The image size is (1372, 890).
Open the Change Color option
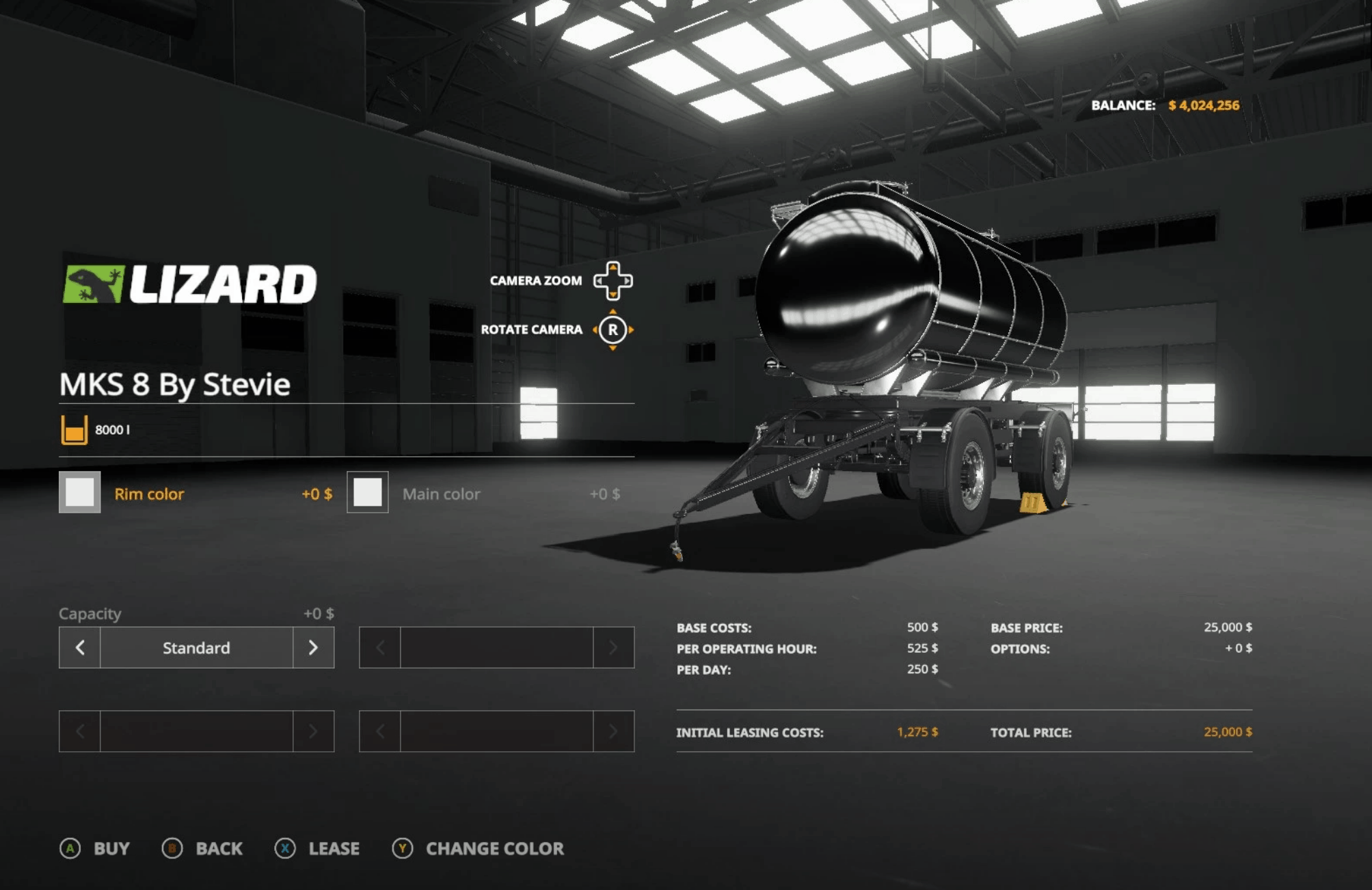(479, 848)
